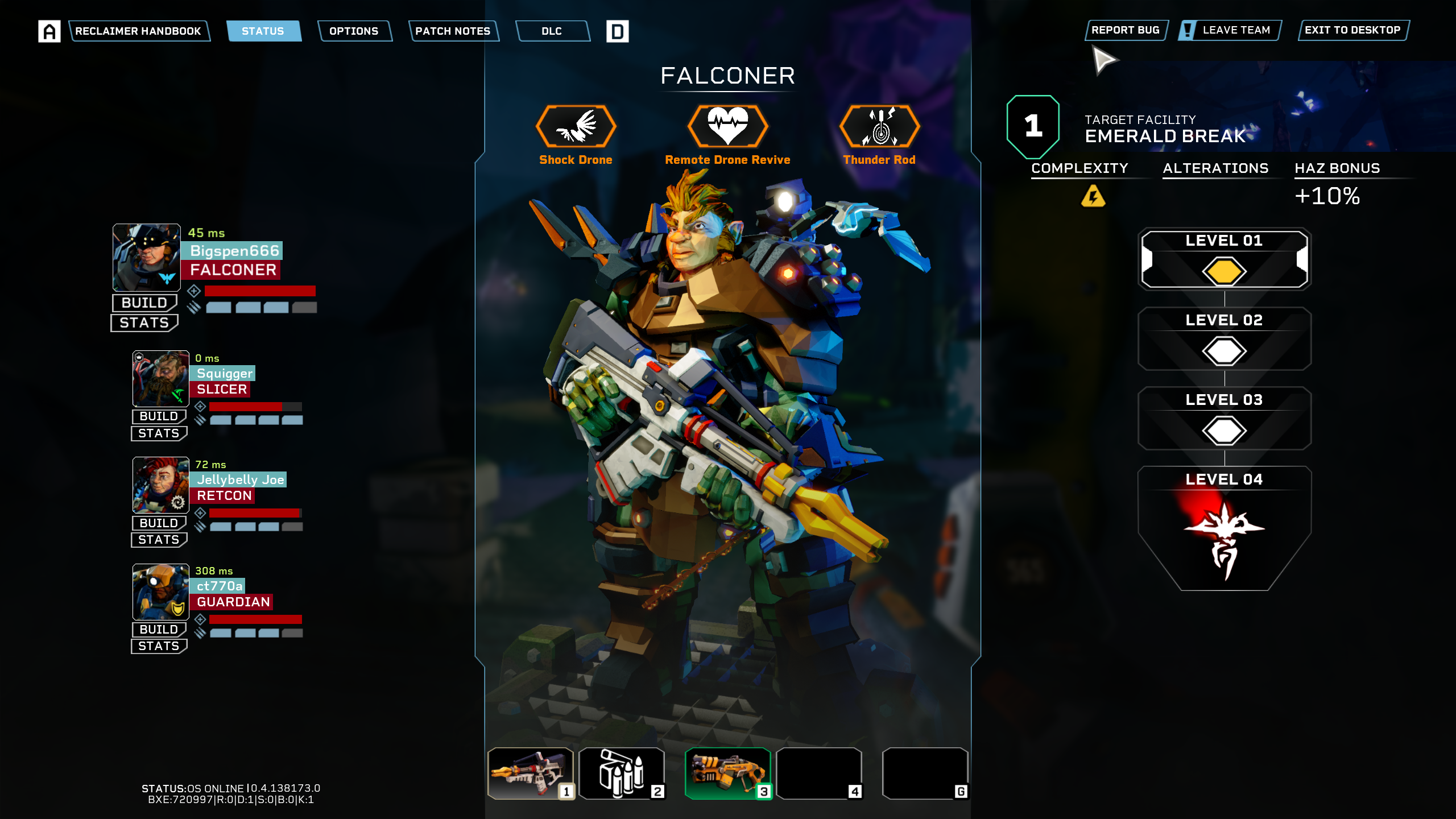The width and height of the screenshot is (1456, 819).
Task: Select the Level 04 boss node
Action: [1224, 529]
